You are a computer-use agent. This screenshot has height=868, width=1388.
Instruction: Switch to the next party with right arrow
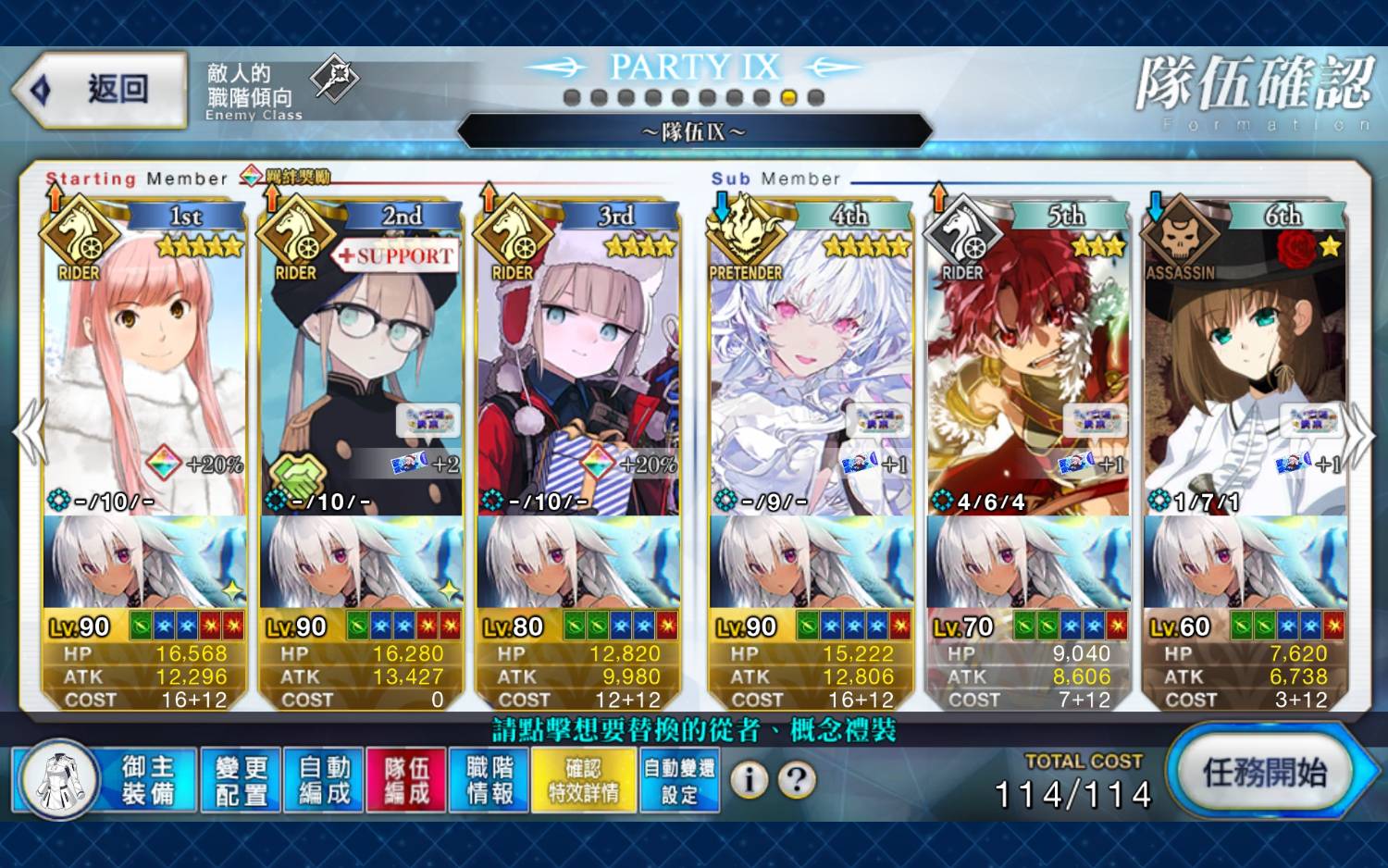point(1358,431)
